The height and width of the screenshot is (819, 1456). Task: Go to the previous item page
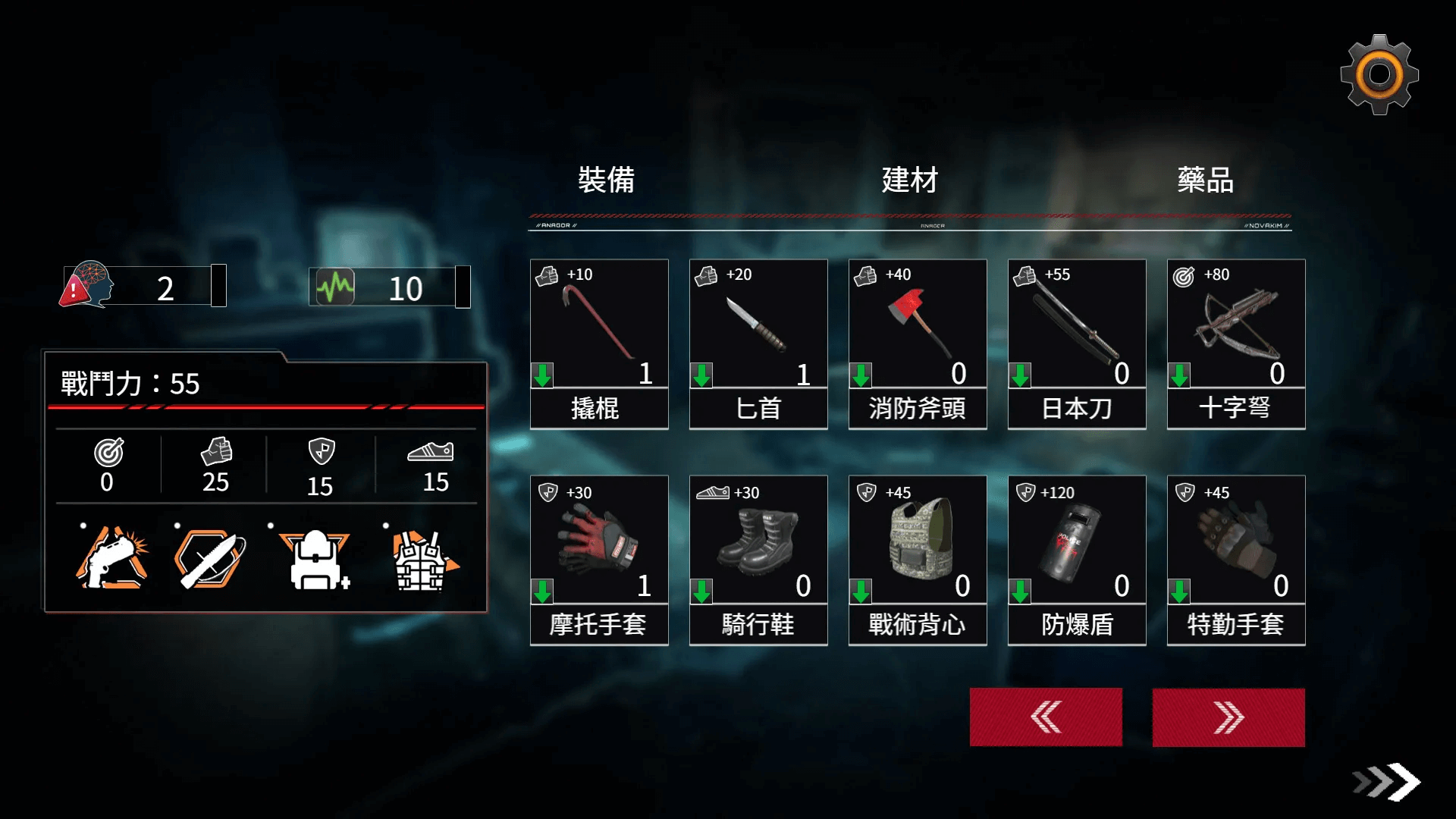pos(1046,716)
